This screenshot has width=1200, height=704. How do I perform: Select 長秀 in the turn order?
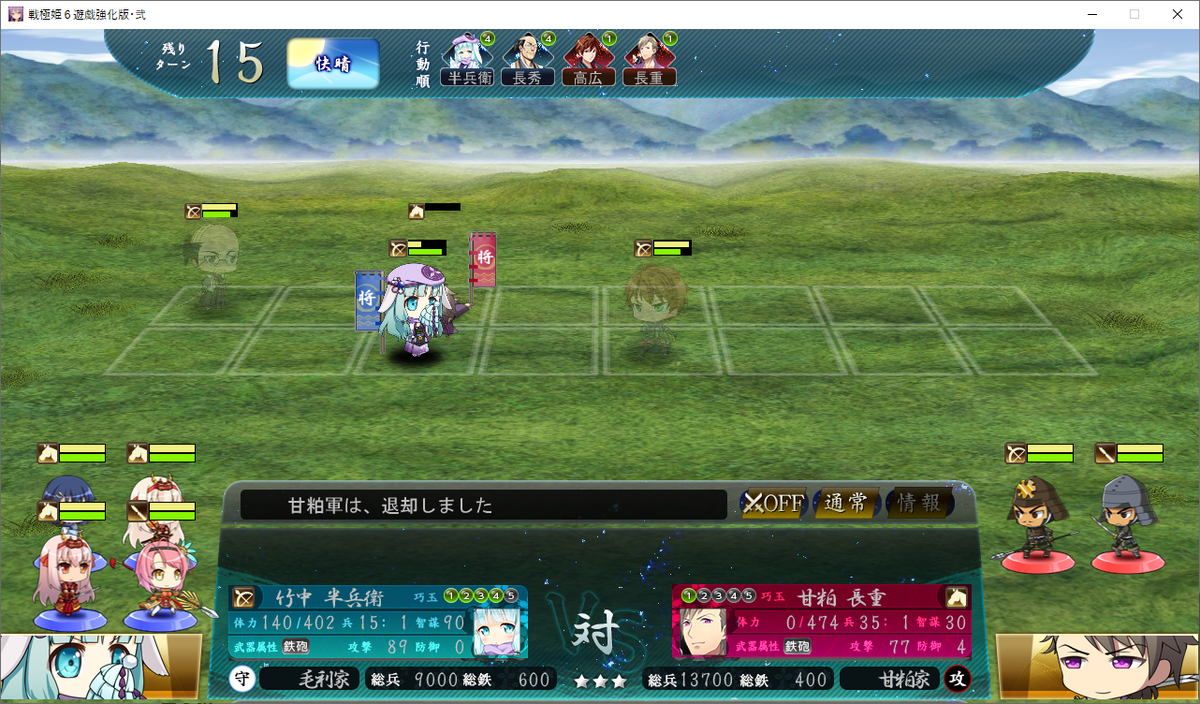pos(527,61)
